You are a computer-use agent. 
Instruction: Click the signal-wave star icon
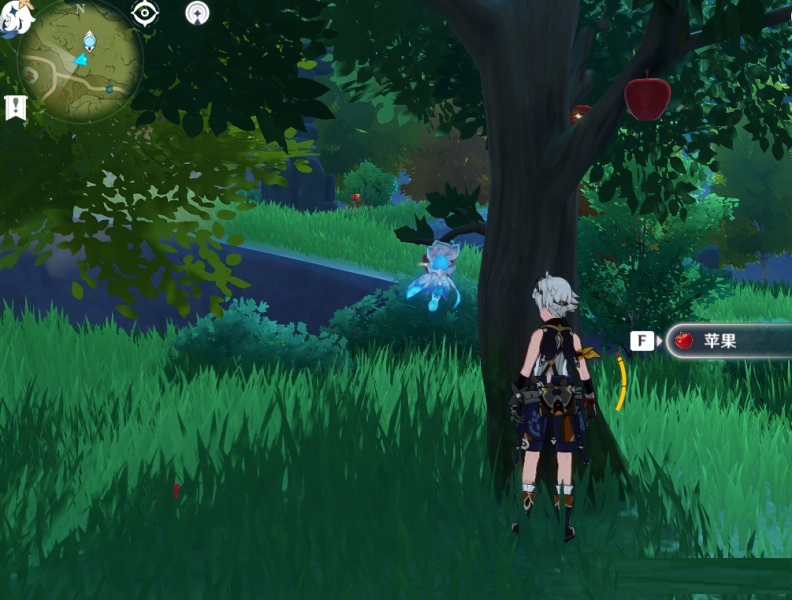pos(198,13)
